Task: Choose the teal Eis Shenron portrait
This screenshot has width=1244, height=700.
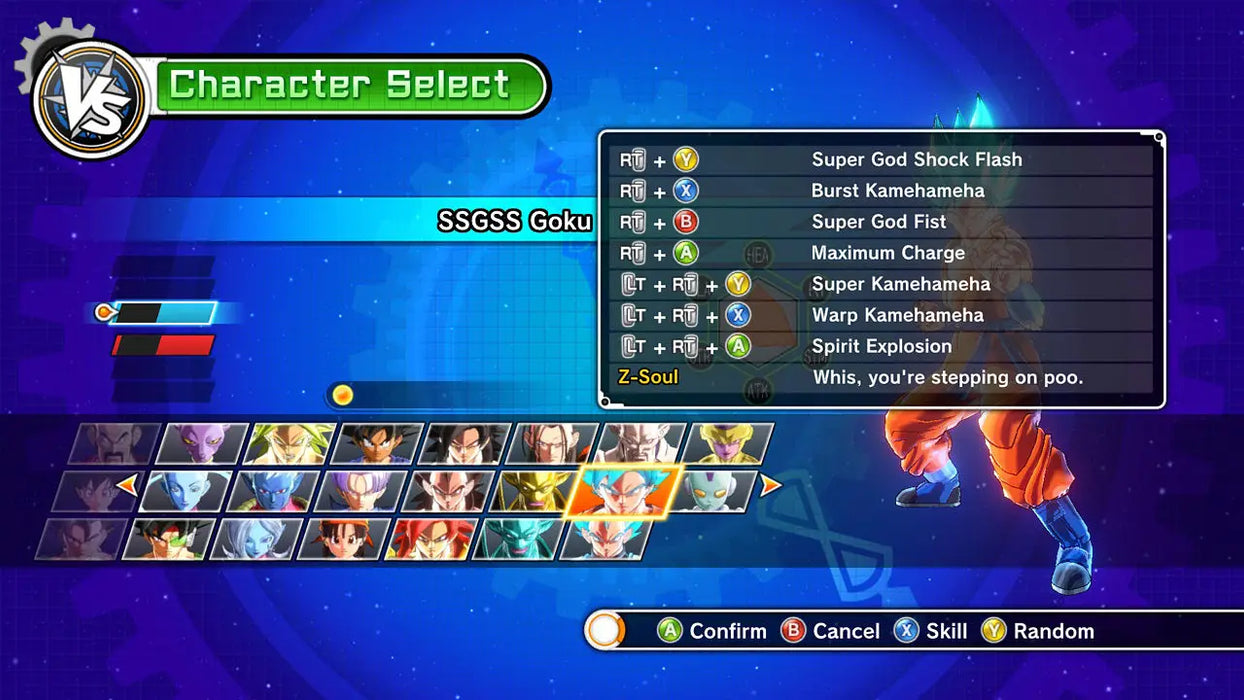Action: pos(516,539)
